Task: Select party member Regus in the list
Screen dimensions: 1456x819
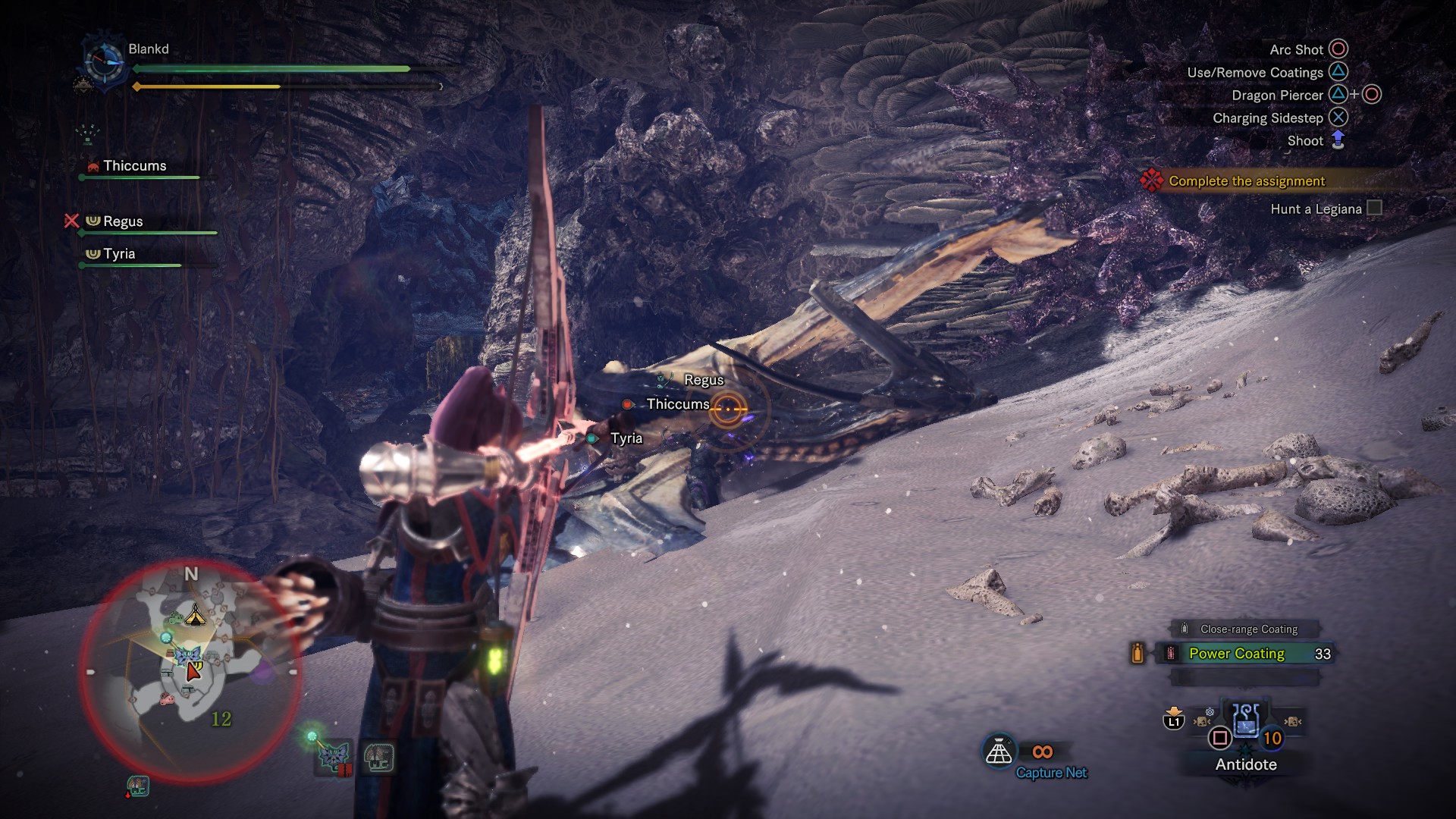Action: tap(123, 221)
